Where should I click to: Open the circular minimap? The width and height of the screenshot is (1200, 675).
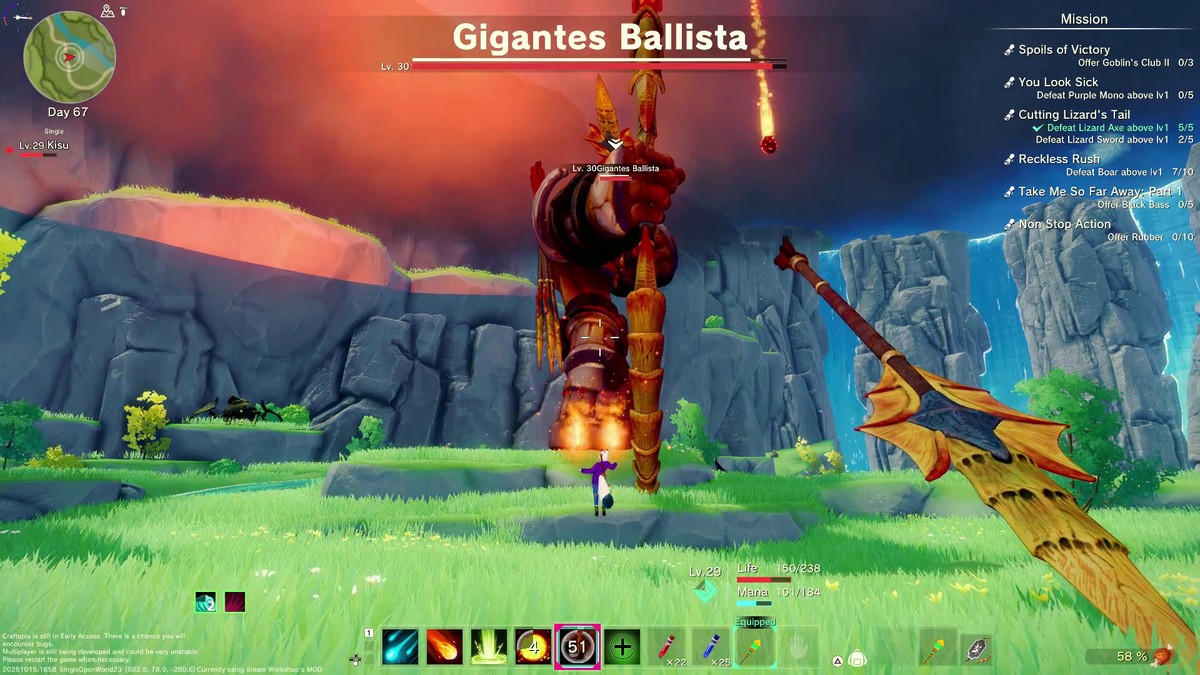(69, 56)
